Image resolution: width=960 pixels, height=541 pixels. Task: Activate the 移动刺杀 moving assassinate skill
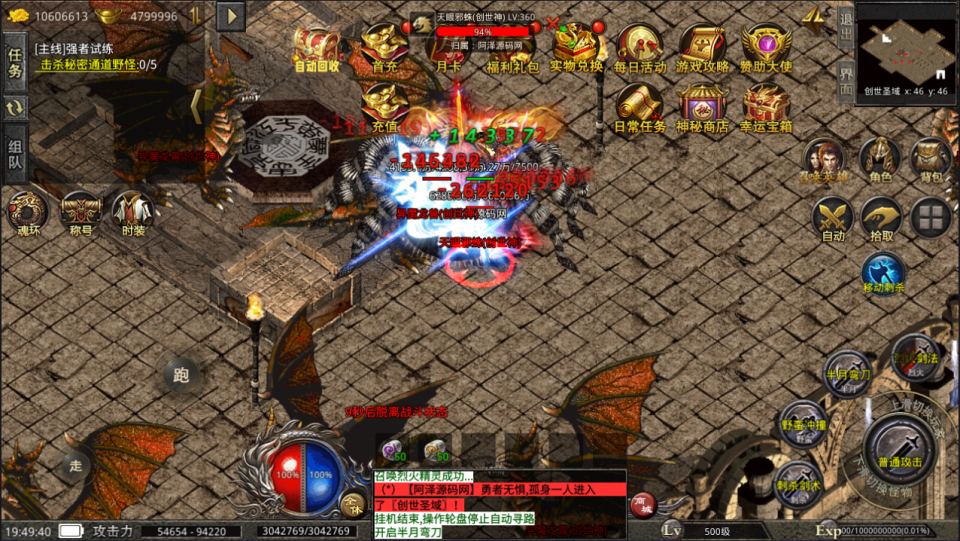(x=882, y=273)
